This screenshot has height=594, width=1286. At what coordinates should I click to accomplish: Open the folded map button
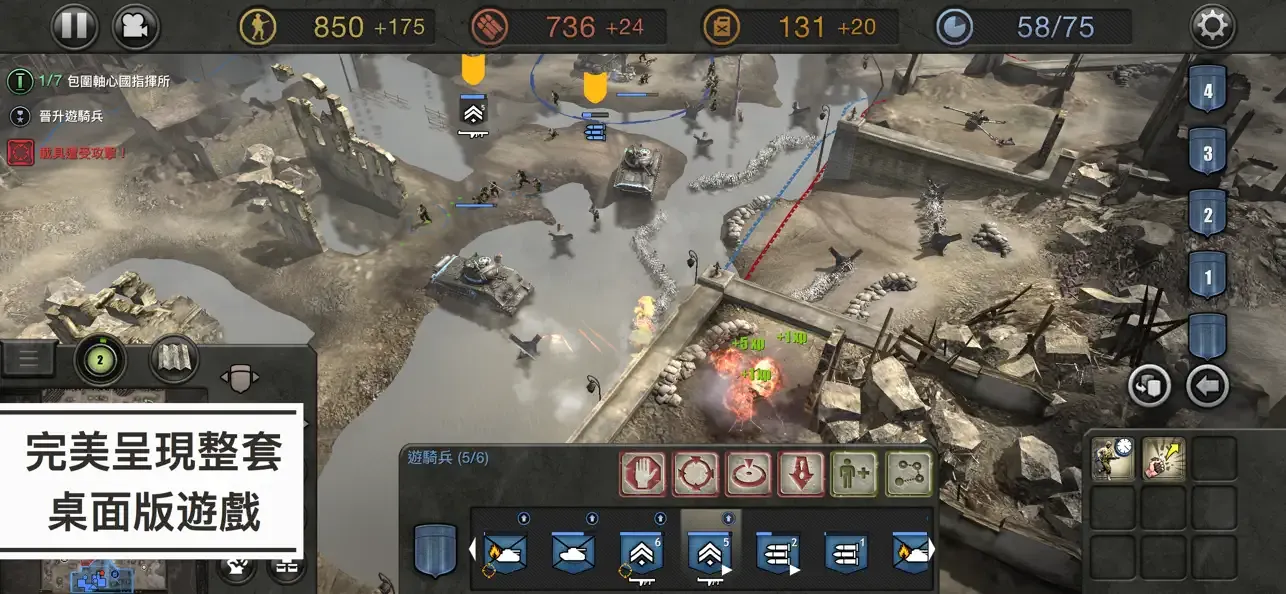tap(174, 360)
